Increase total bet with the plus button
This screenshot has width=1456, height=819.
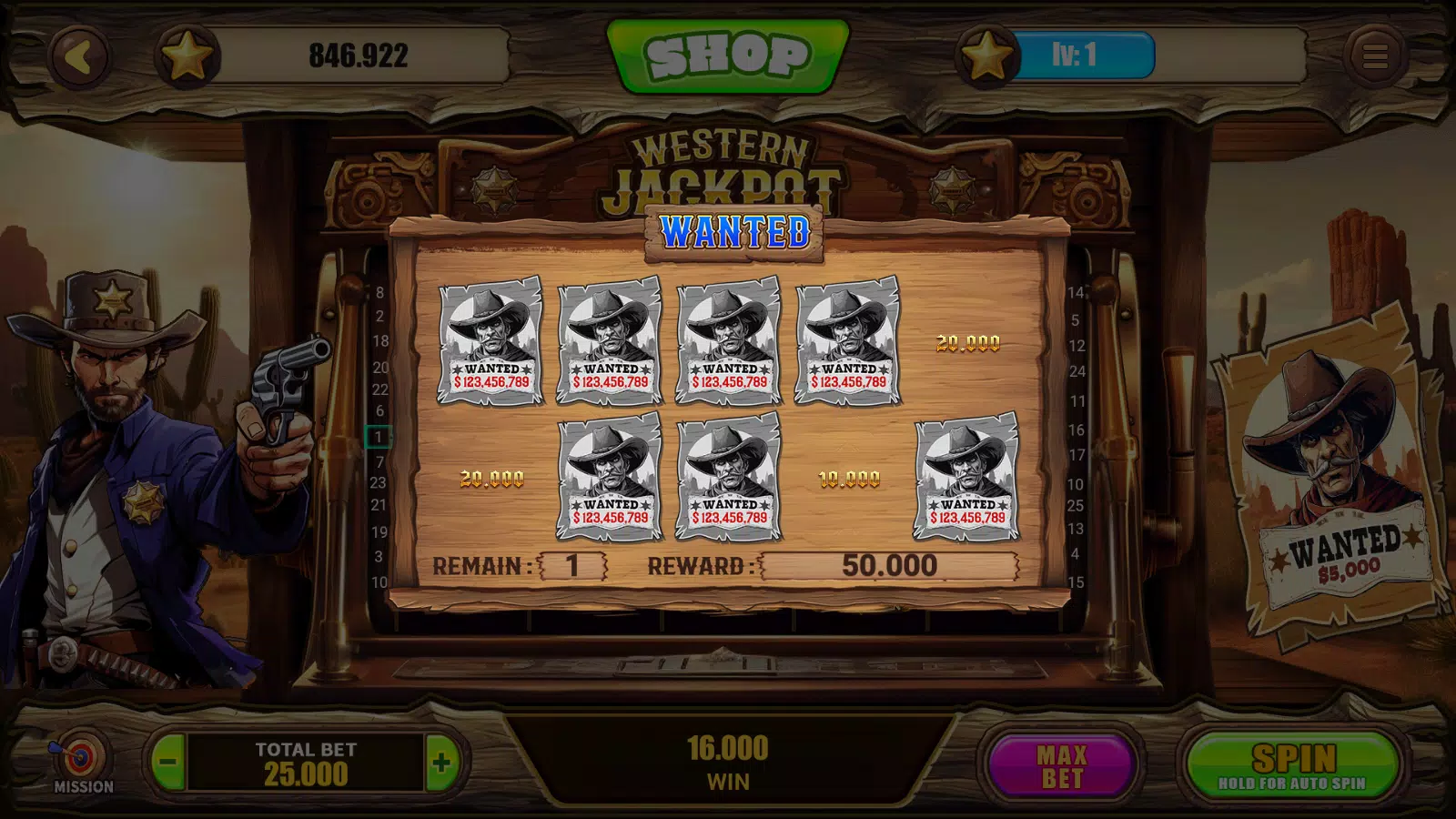(441, 763)
